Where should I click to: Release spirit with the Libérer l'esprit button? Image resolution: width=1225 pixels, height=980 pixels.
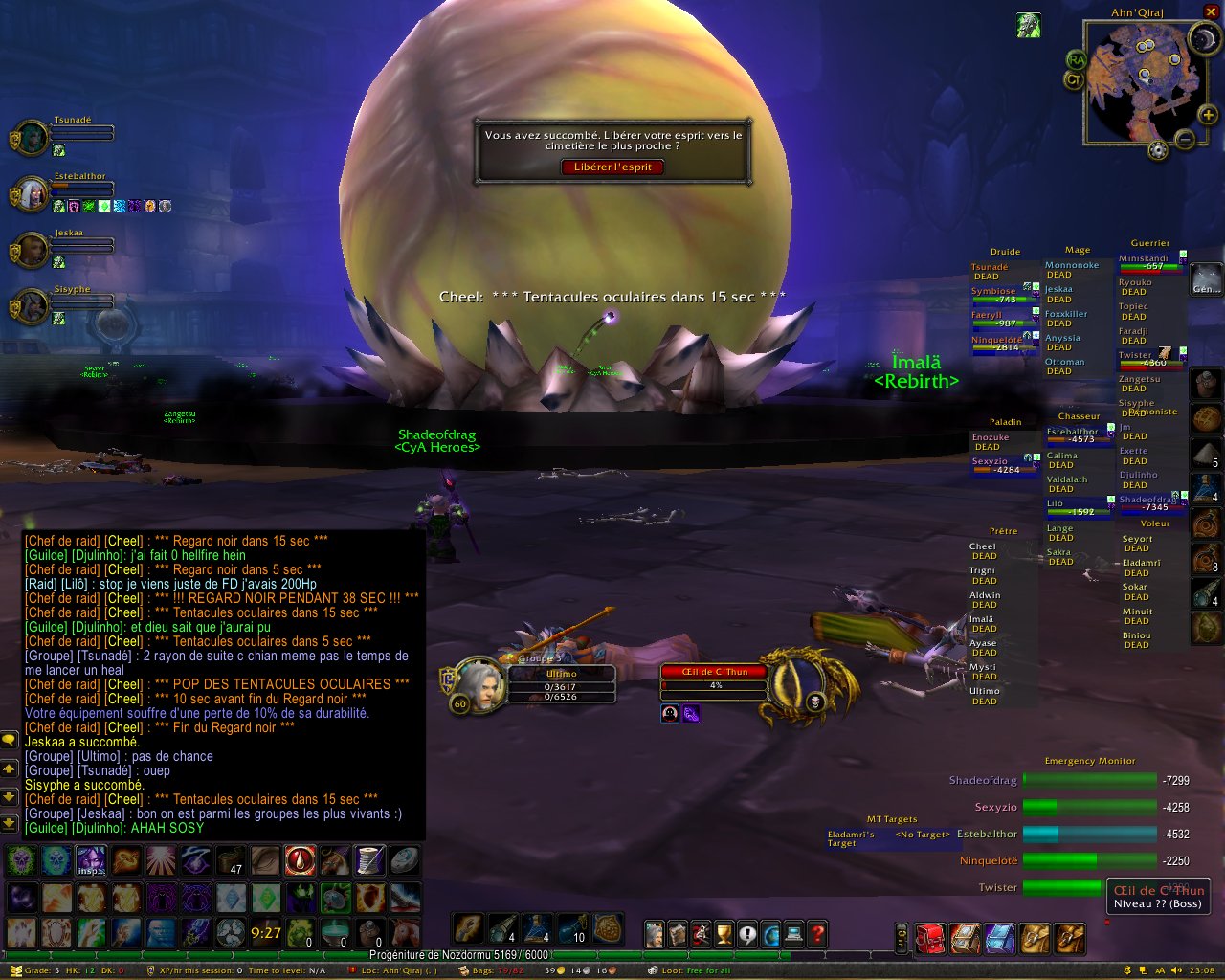[x=612, y=167]
